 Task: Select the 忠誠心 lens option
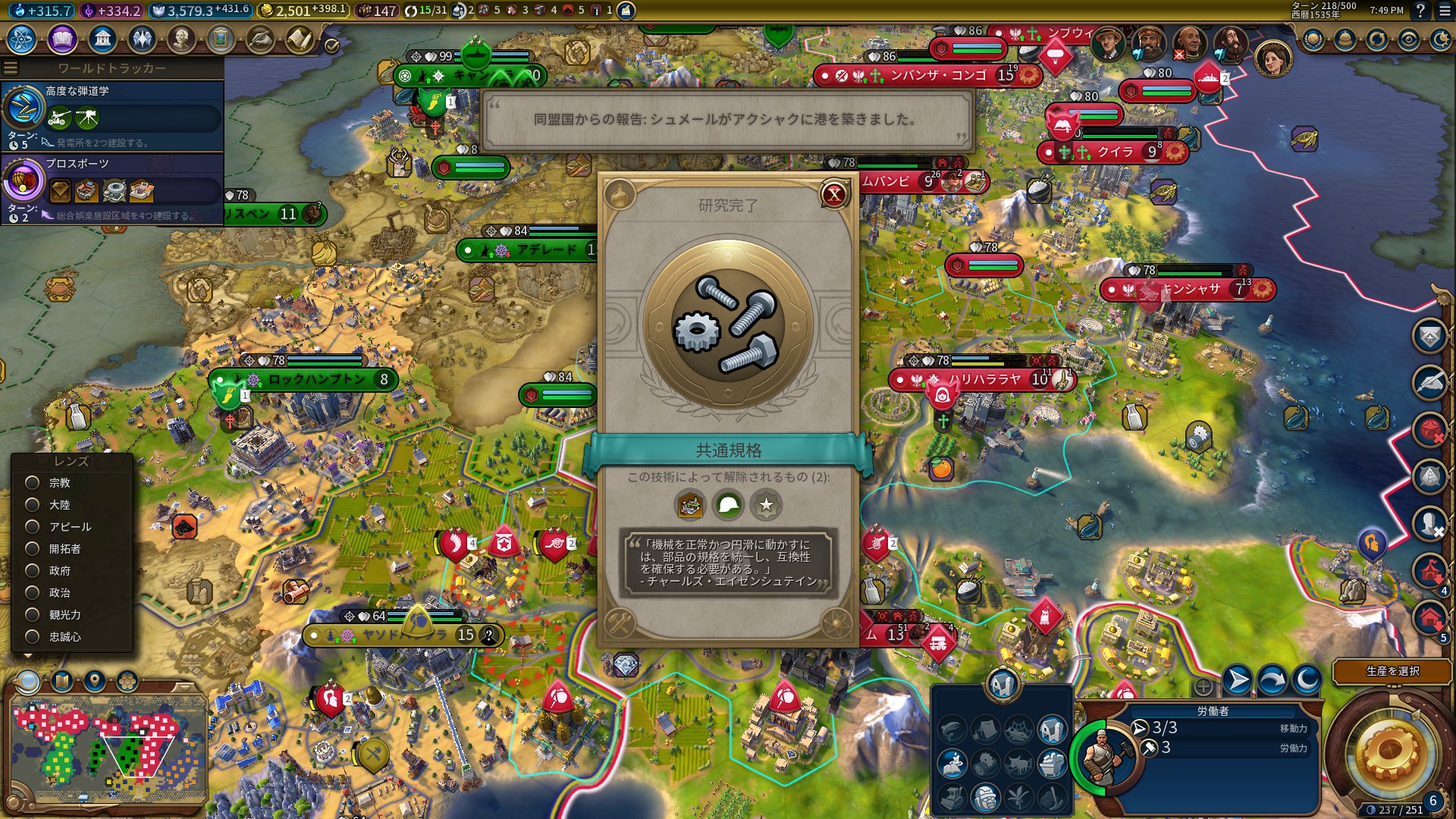33,637
